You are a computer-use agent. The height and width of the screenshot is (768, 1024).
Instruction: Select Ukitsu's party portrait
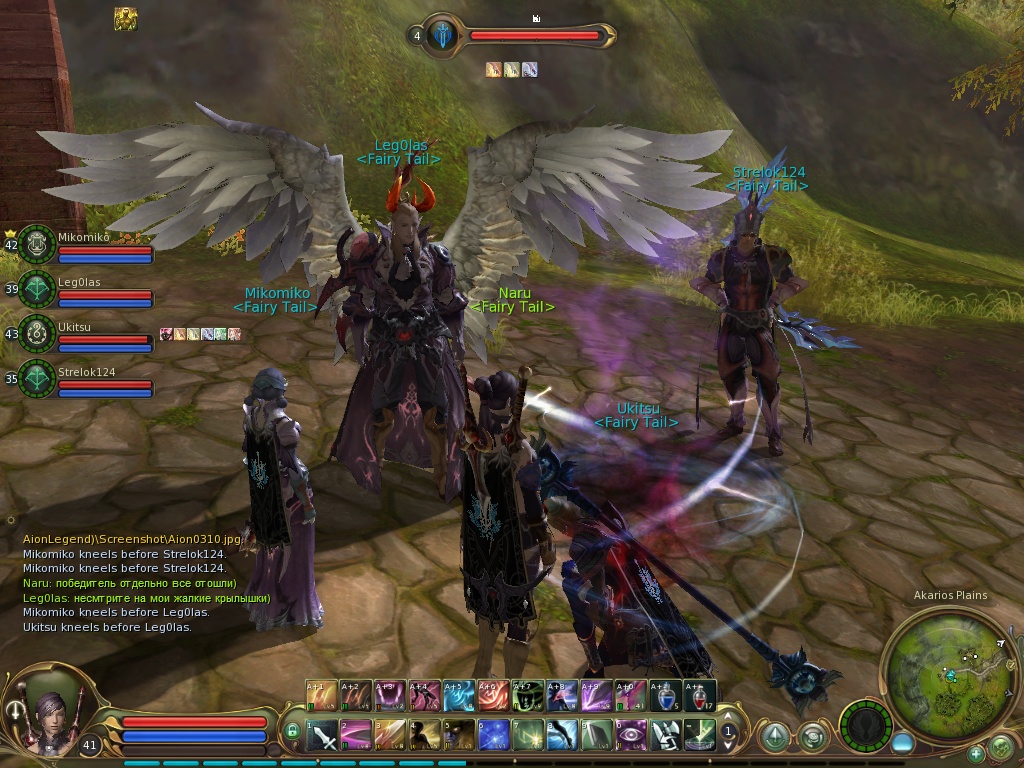(37, 334)
